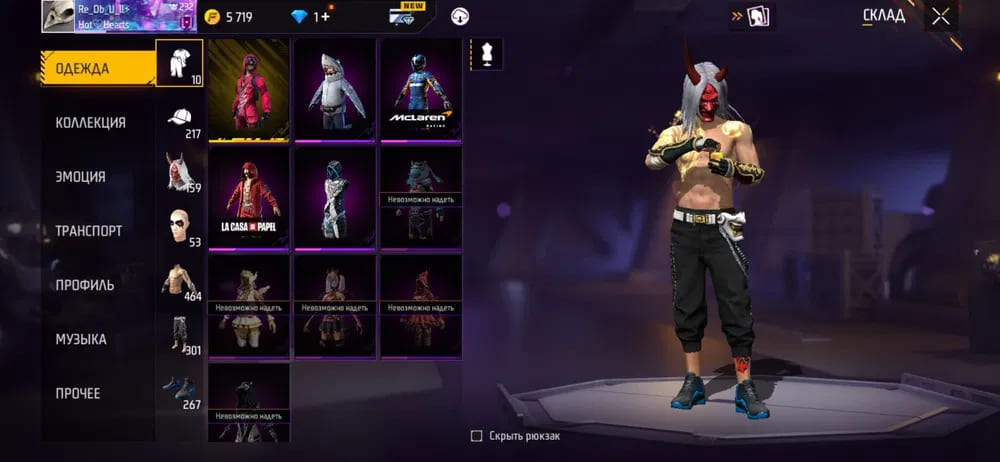1000x462 pixels.
Task: Select the ТРАНСПОРТ tab
Action: 88,231
